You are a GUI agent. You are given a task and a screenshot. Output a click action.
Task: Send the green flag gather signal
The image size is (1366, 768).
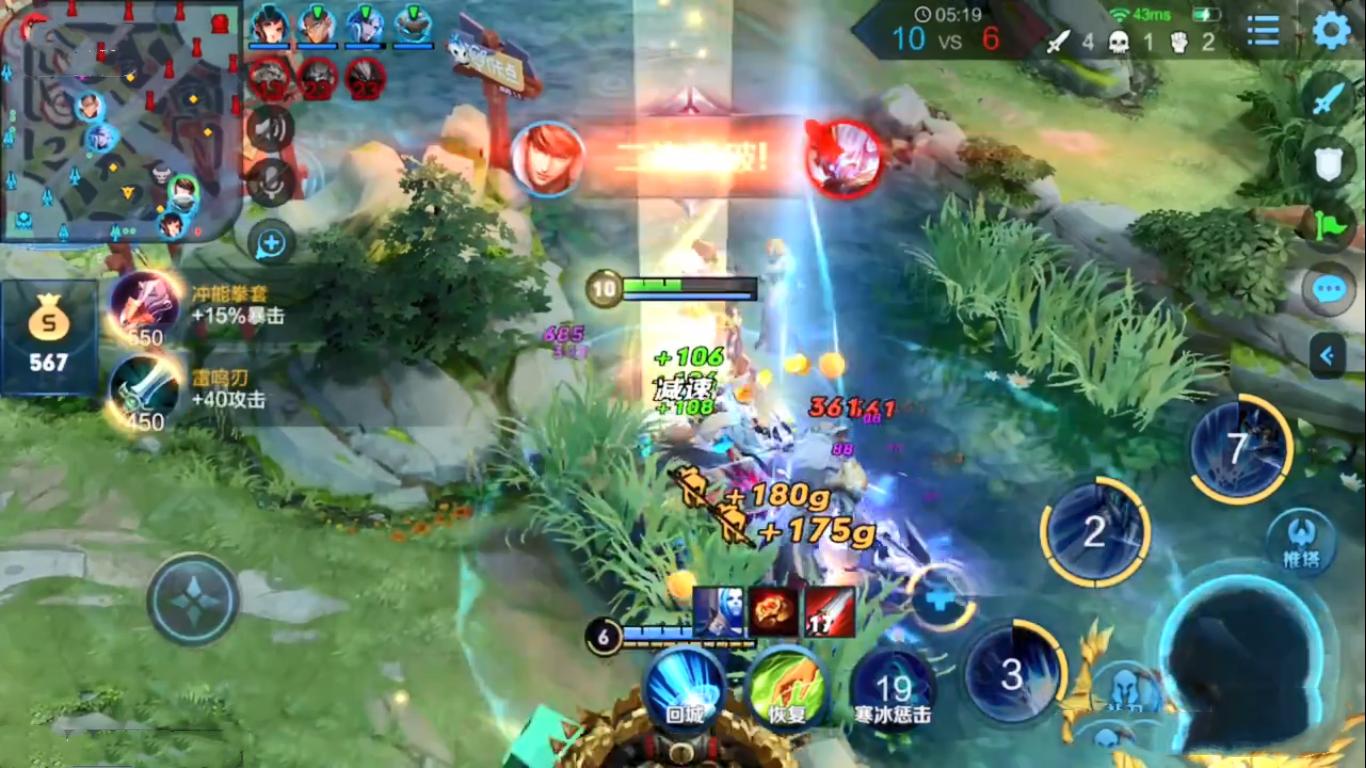tap(1328, 226)
